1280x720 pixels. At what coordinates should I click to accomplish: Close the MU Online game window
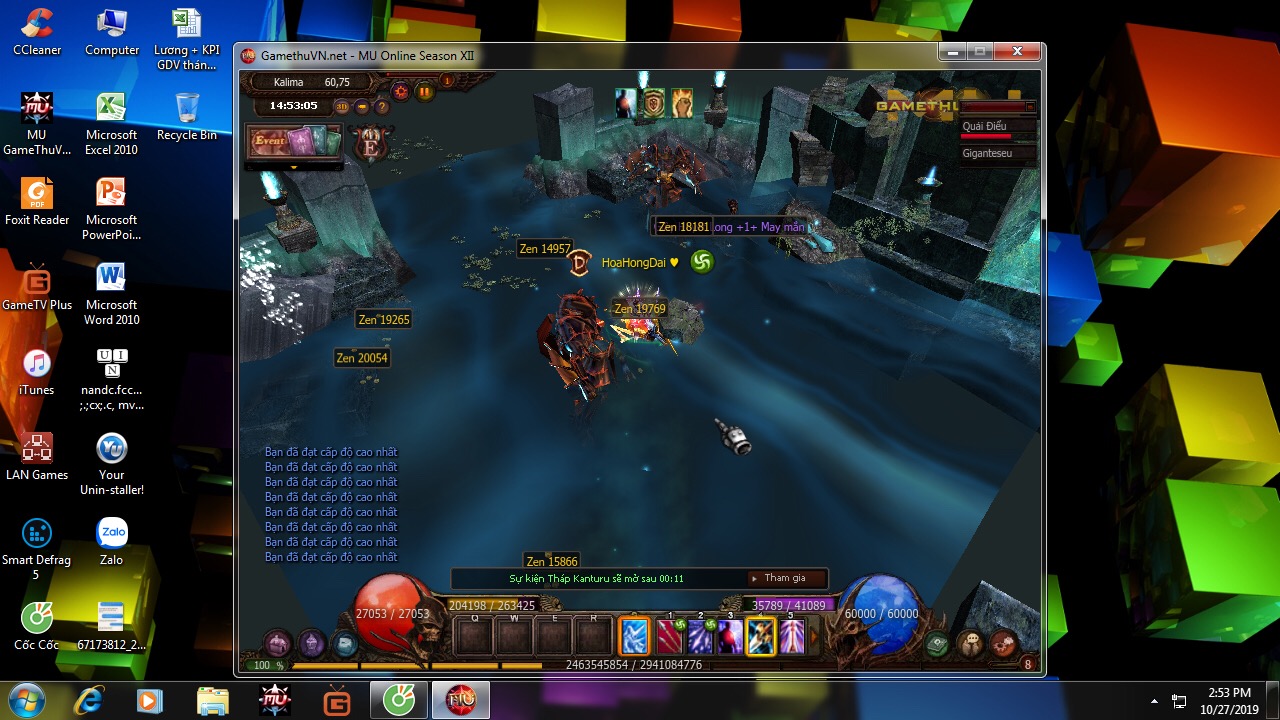pyautogui.click(x=1017, y=51)
